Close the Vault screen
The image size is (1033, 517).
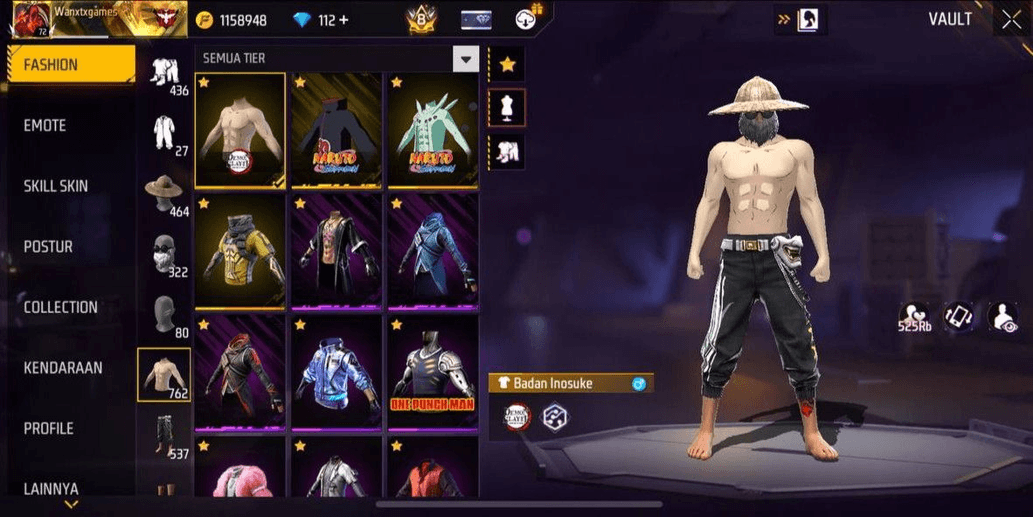1011,19
